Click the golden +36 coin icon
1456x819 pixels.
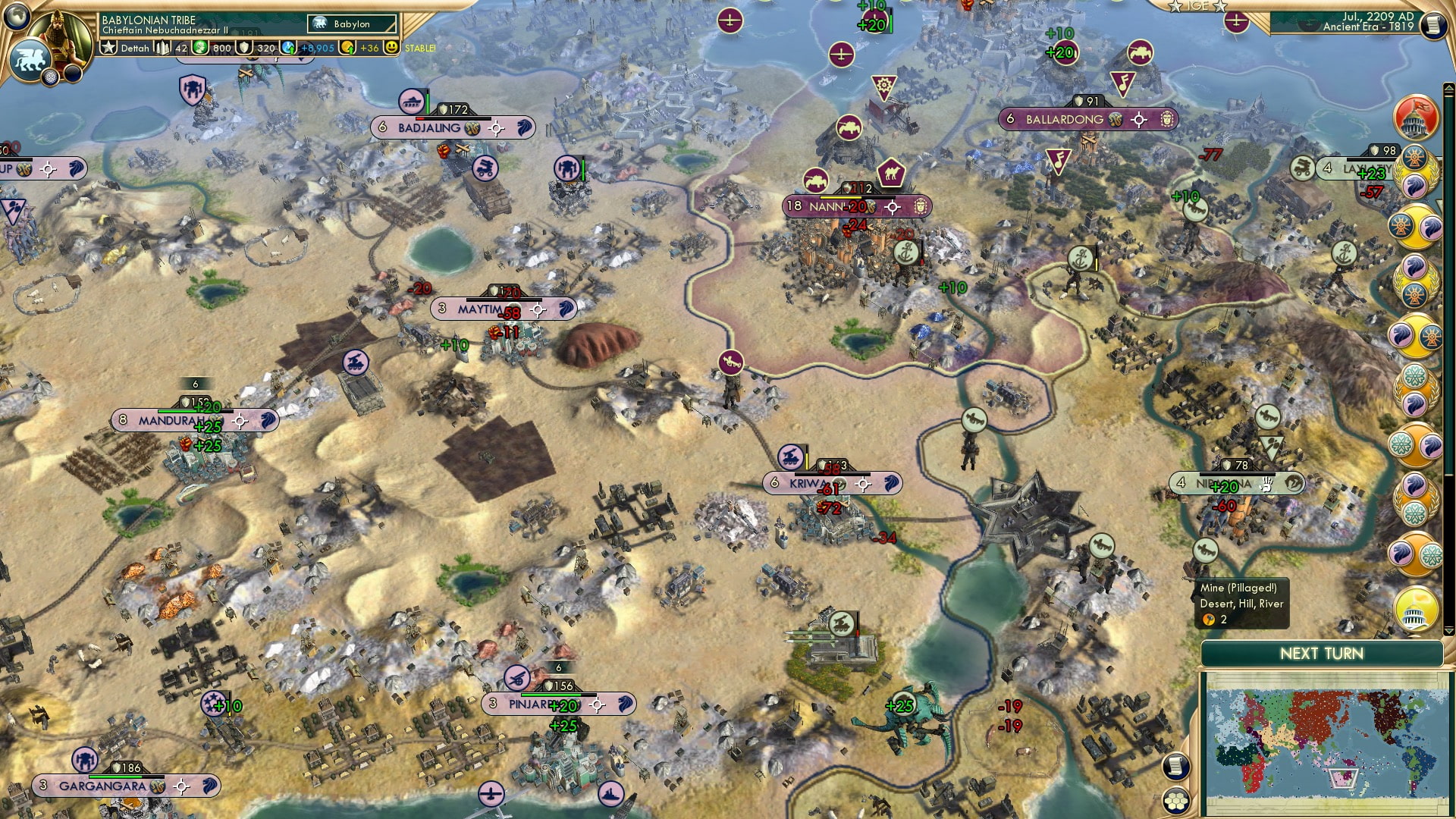tap(349, 48)
